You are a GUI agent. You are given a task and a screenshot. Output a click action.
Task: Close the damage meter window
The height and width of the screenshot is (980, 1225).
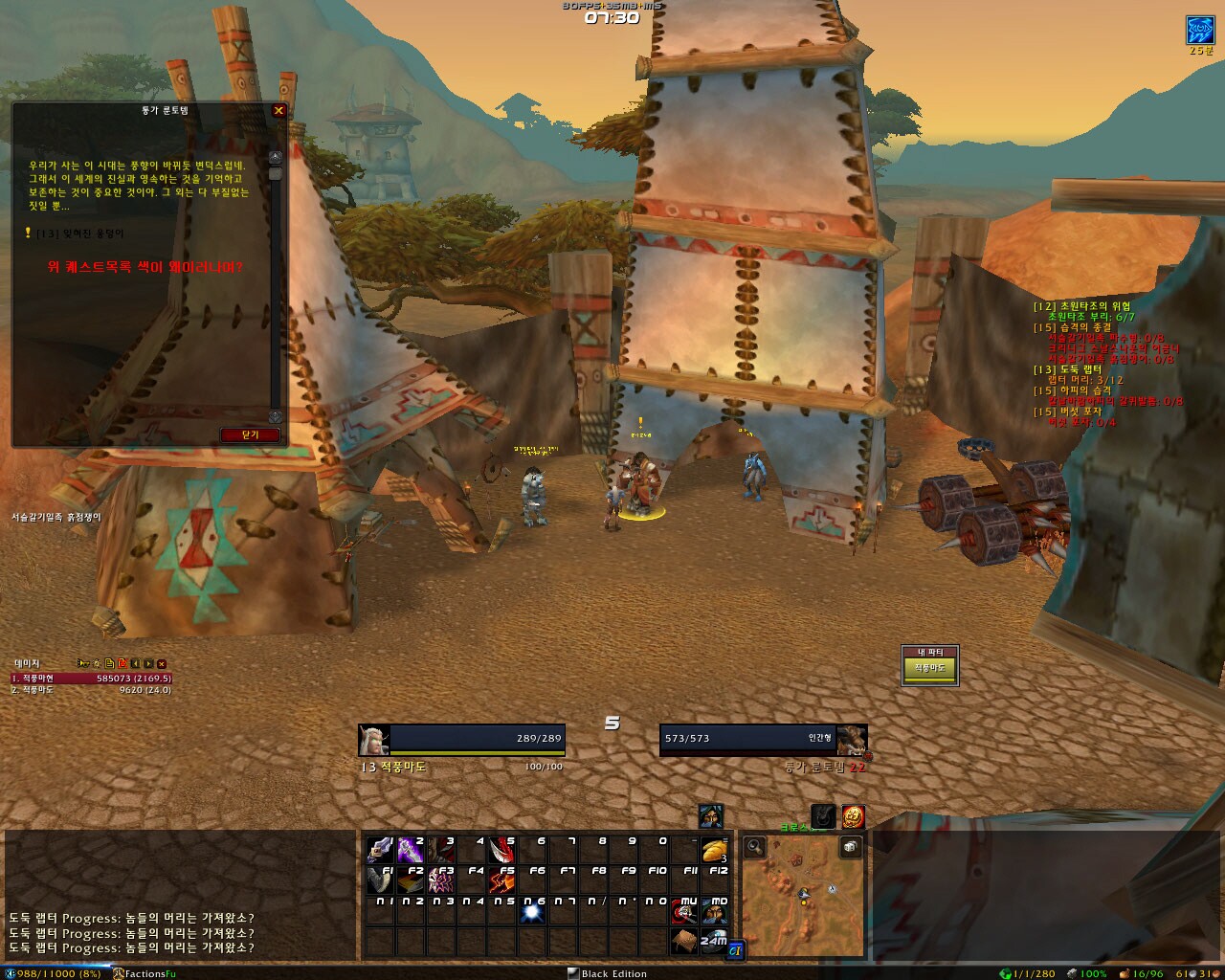click(x=162, y=663)
